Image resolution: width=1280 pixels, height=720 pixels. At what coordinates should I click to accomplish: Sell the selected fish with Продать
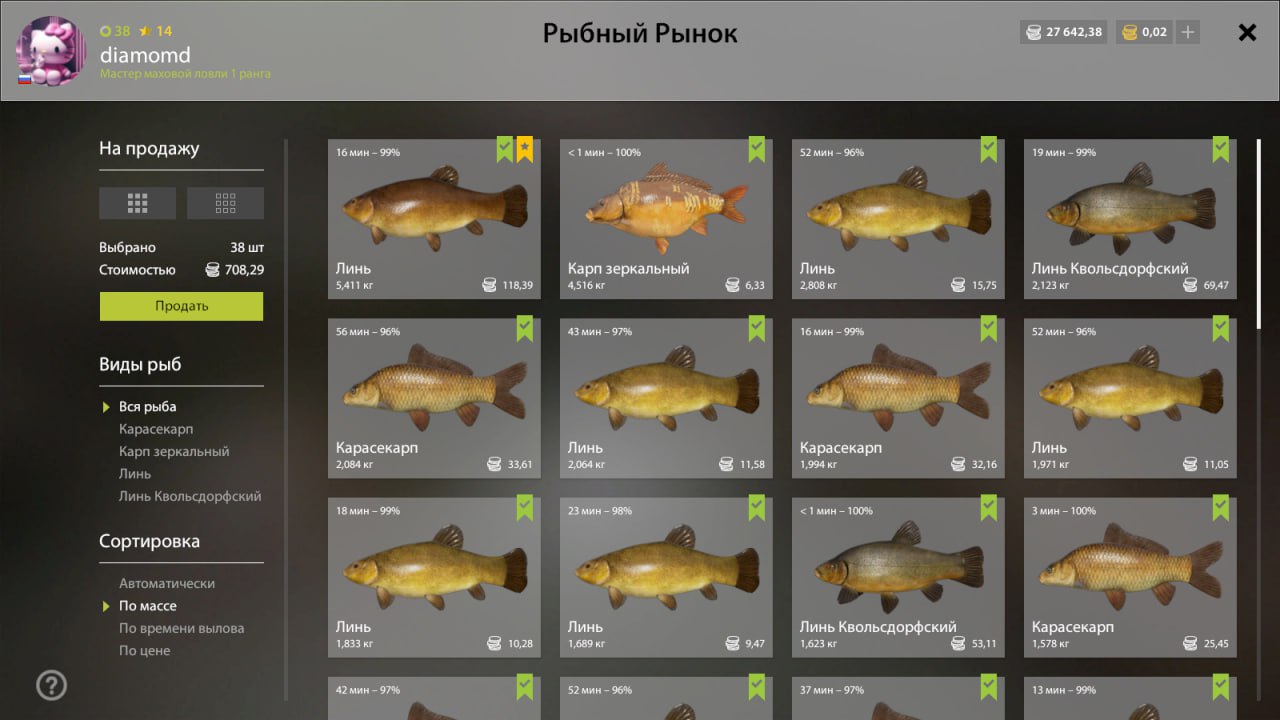point(181,306)
